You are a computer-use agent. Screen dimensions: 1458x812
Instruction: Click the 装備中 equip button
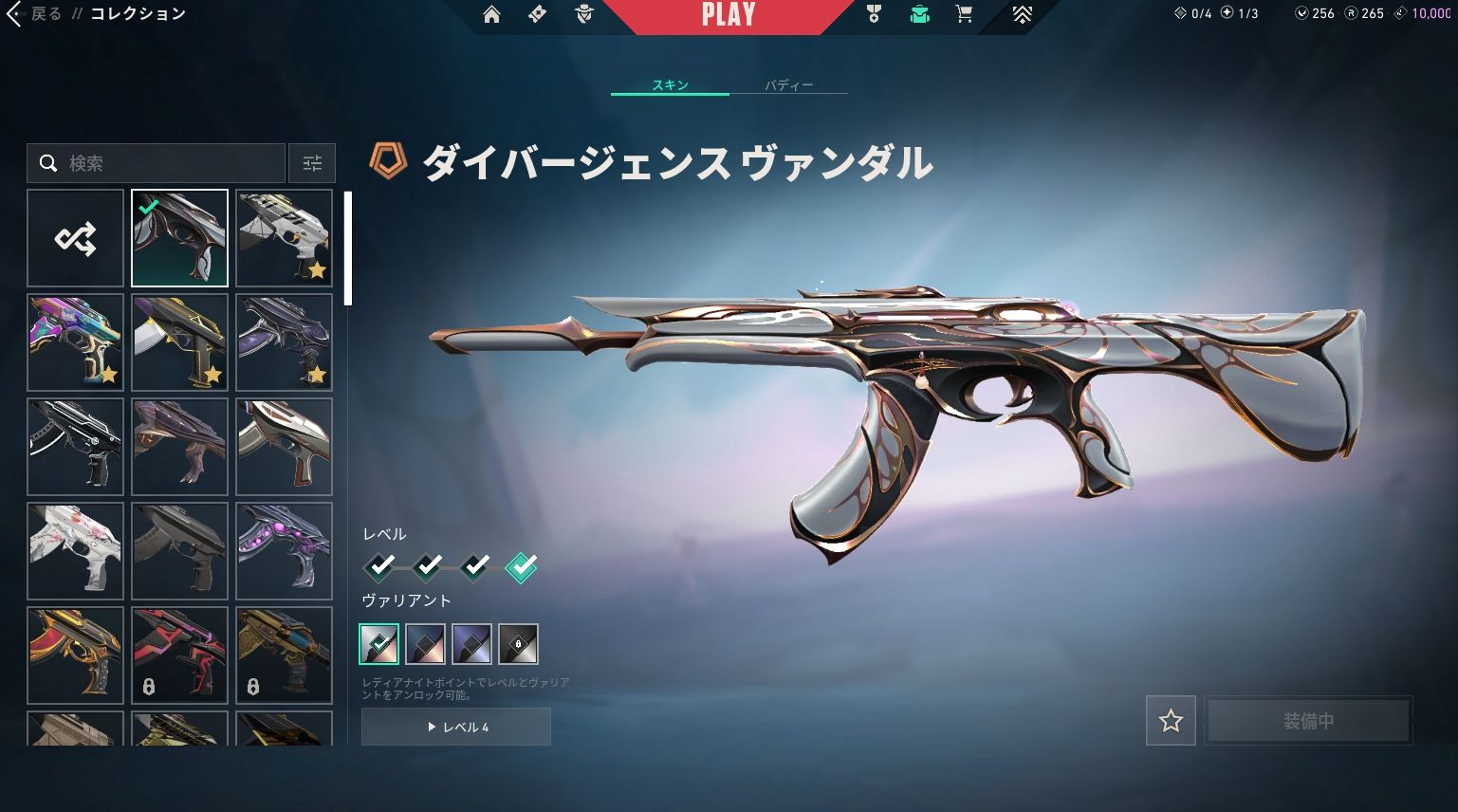tap(1308, 721)
